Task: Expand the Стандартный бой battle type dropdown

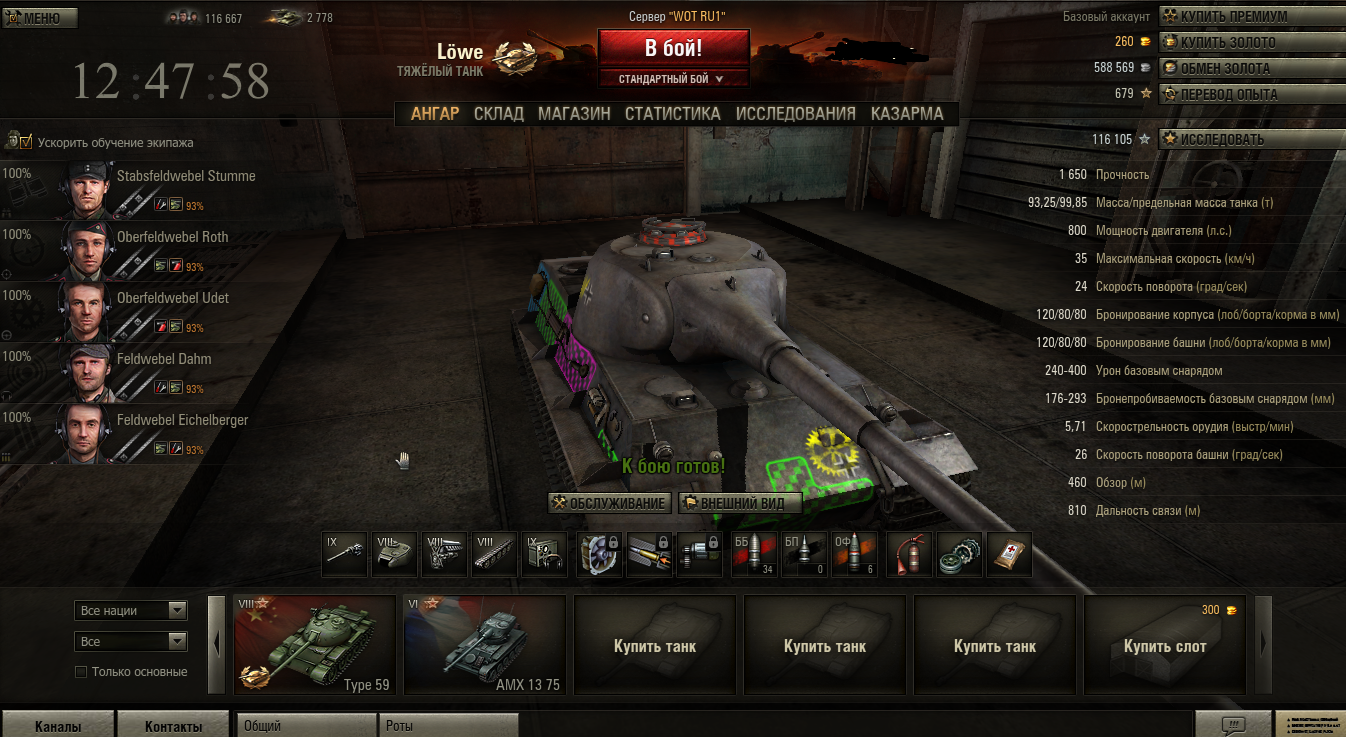Action: tap(672, 79)
